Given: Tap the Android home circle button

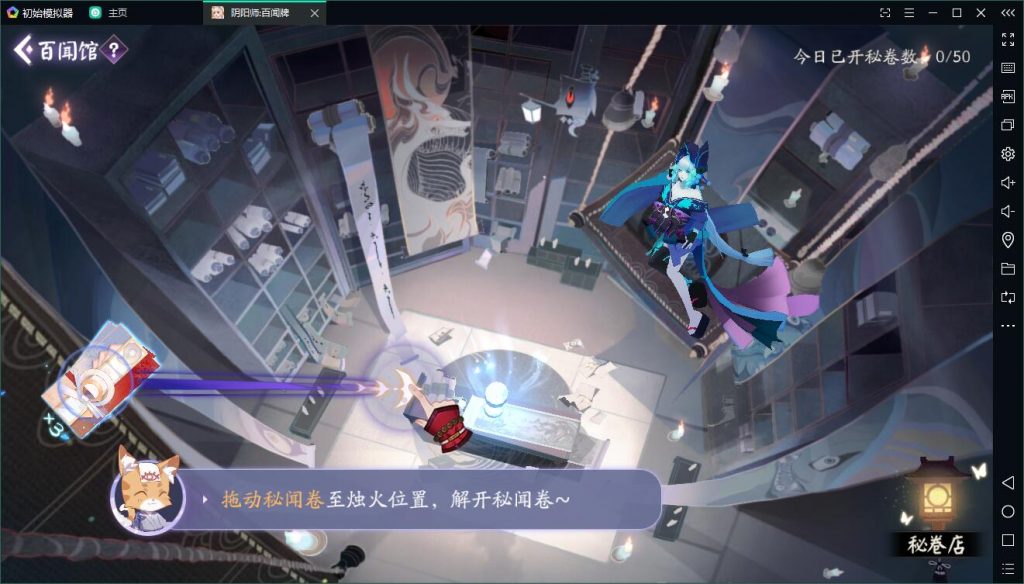Looking at the screenshot, I should 1007,512.
